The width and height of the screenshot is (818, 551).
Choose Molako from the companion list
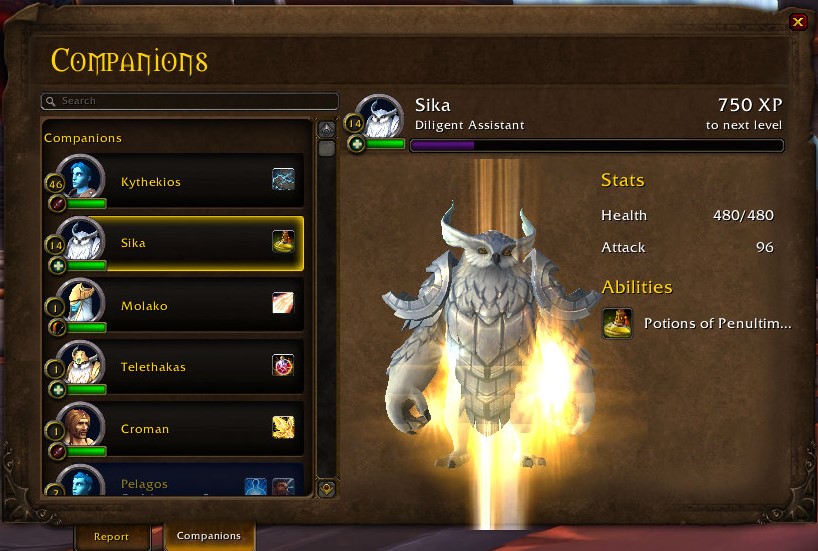click(x=175, y=305)
